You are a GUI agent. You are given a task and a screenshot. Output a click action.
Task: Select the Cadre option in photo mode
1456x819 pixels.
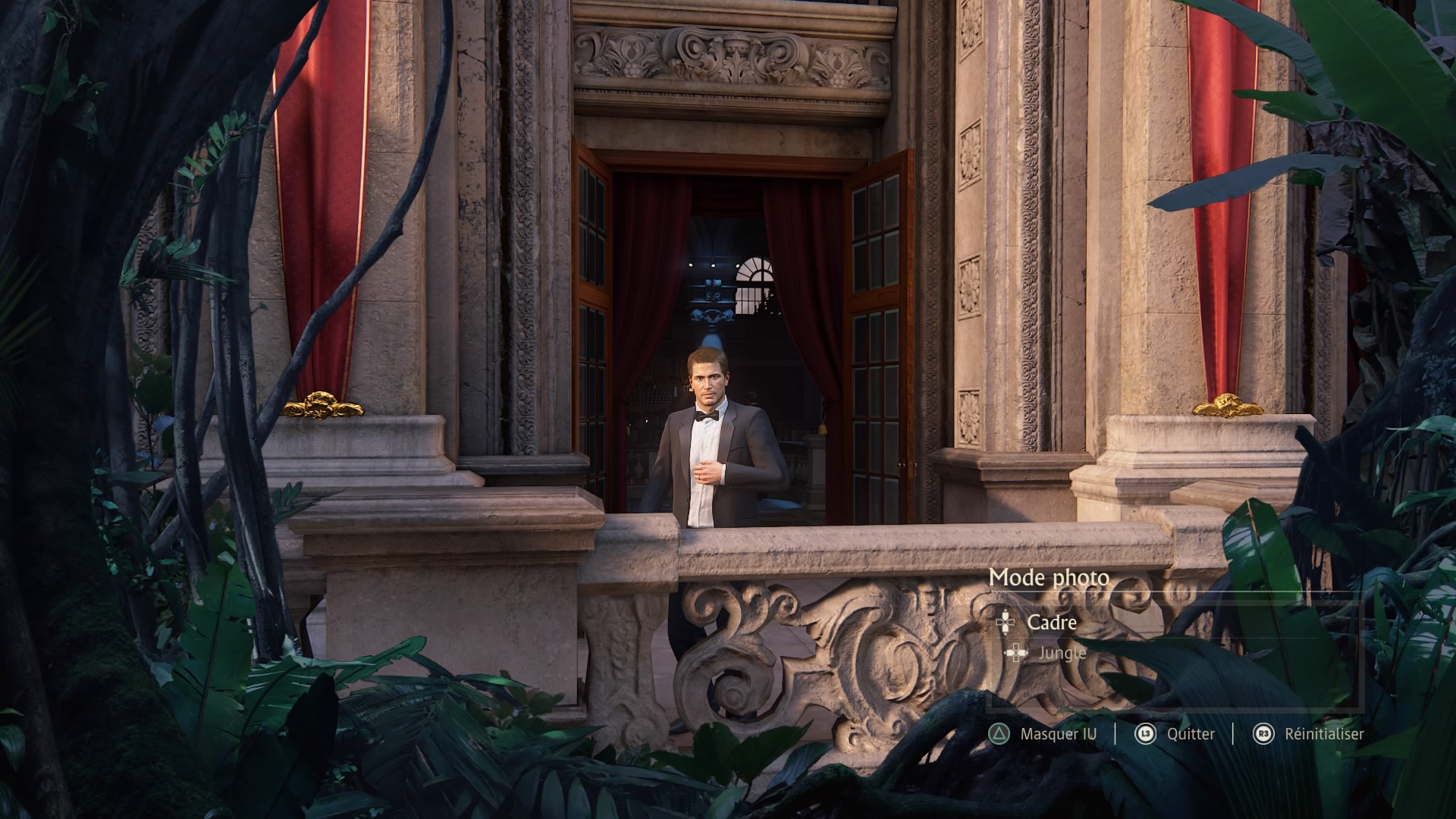1051,623
